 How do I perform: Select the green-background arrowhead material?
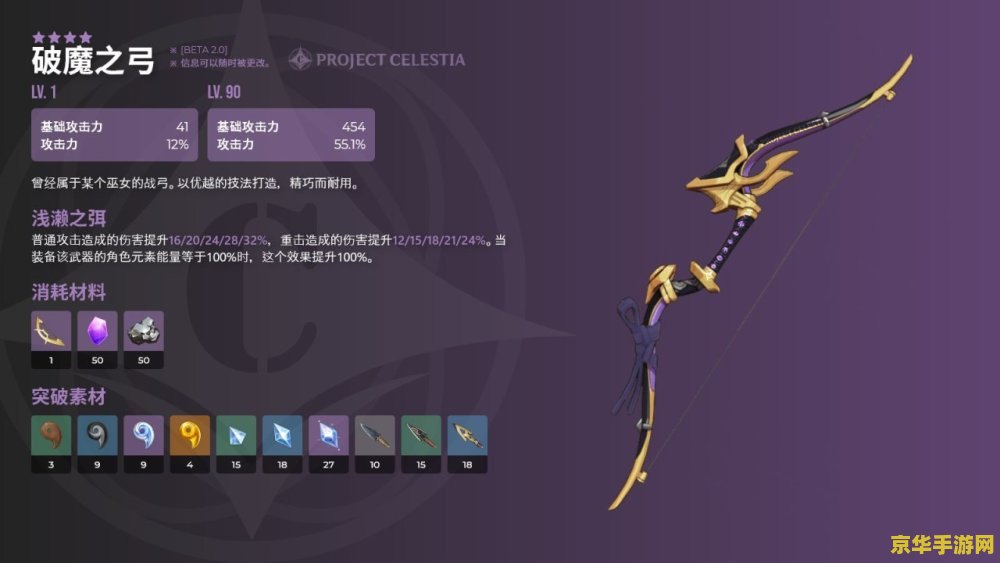[421, 436]
